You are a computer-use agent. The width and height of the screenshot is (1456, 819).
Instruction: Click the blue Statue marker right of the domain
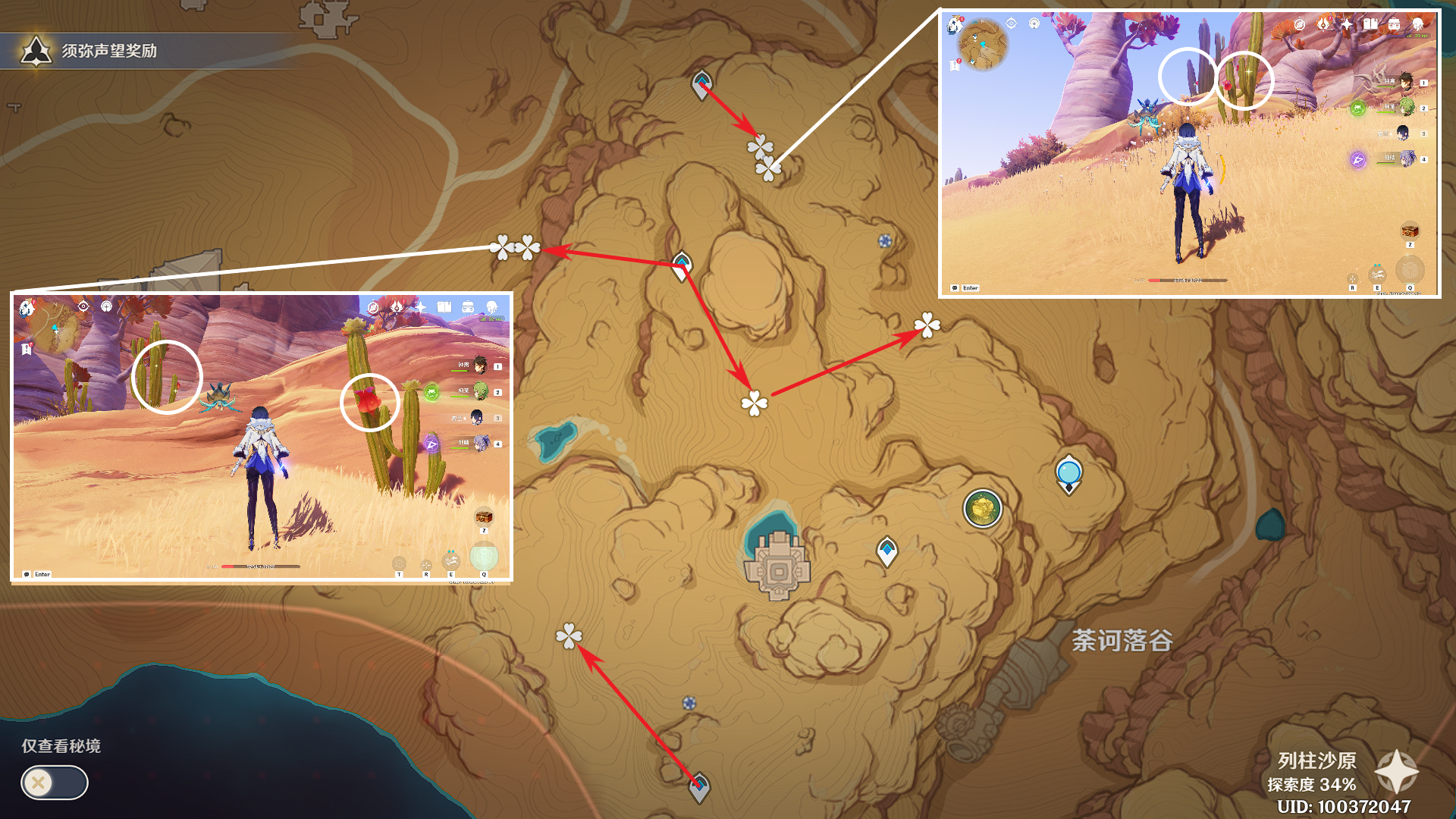(x=1068, y=472)
